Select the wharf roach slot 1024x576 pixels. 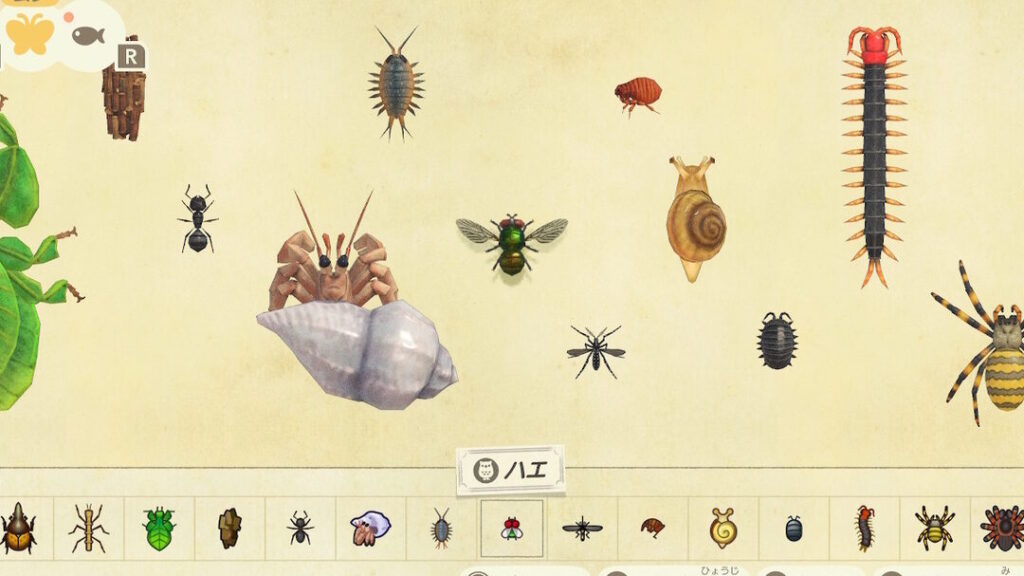tap(441, 528)
